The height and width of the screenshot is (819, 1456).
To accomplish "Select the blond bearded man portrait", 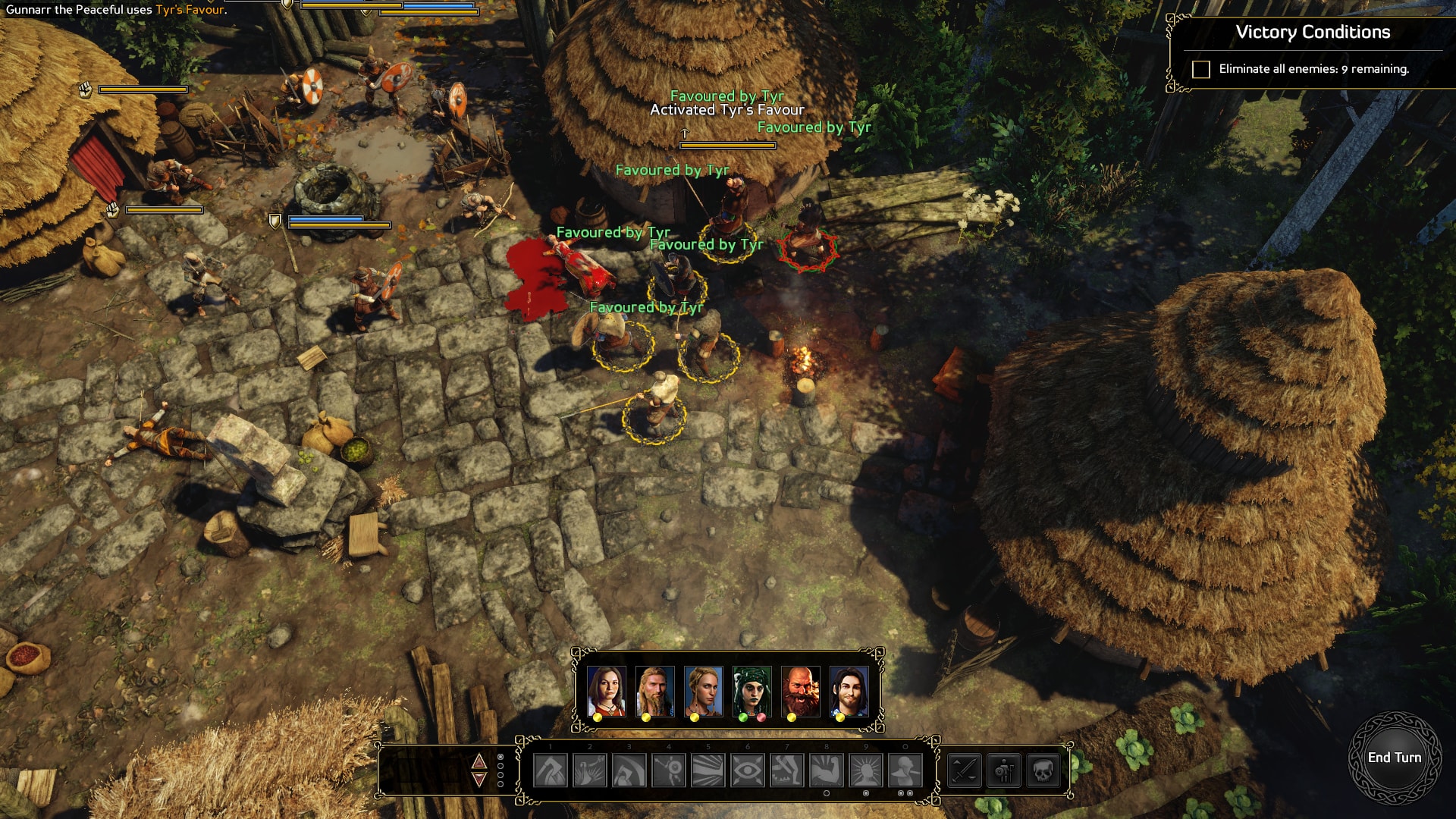I will pos(654,691).
